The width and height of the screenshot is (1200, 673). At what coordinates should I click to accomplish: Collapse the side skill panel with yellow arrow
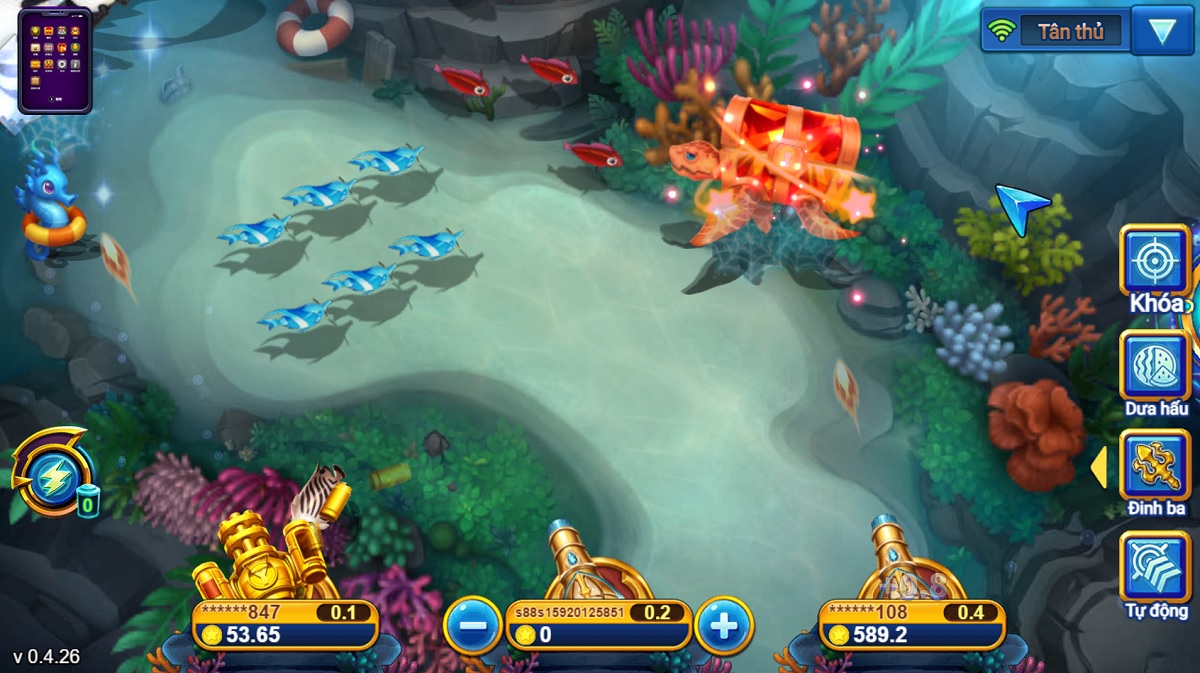[x=1098, y=467]
